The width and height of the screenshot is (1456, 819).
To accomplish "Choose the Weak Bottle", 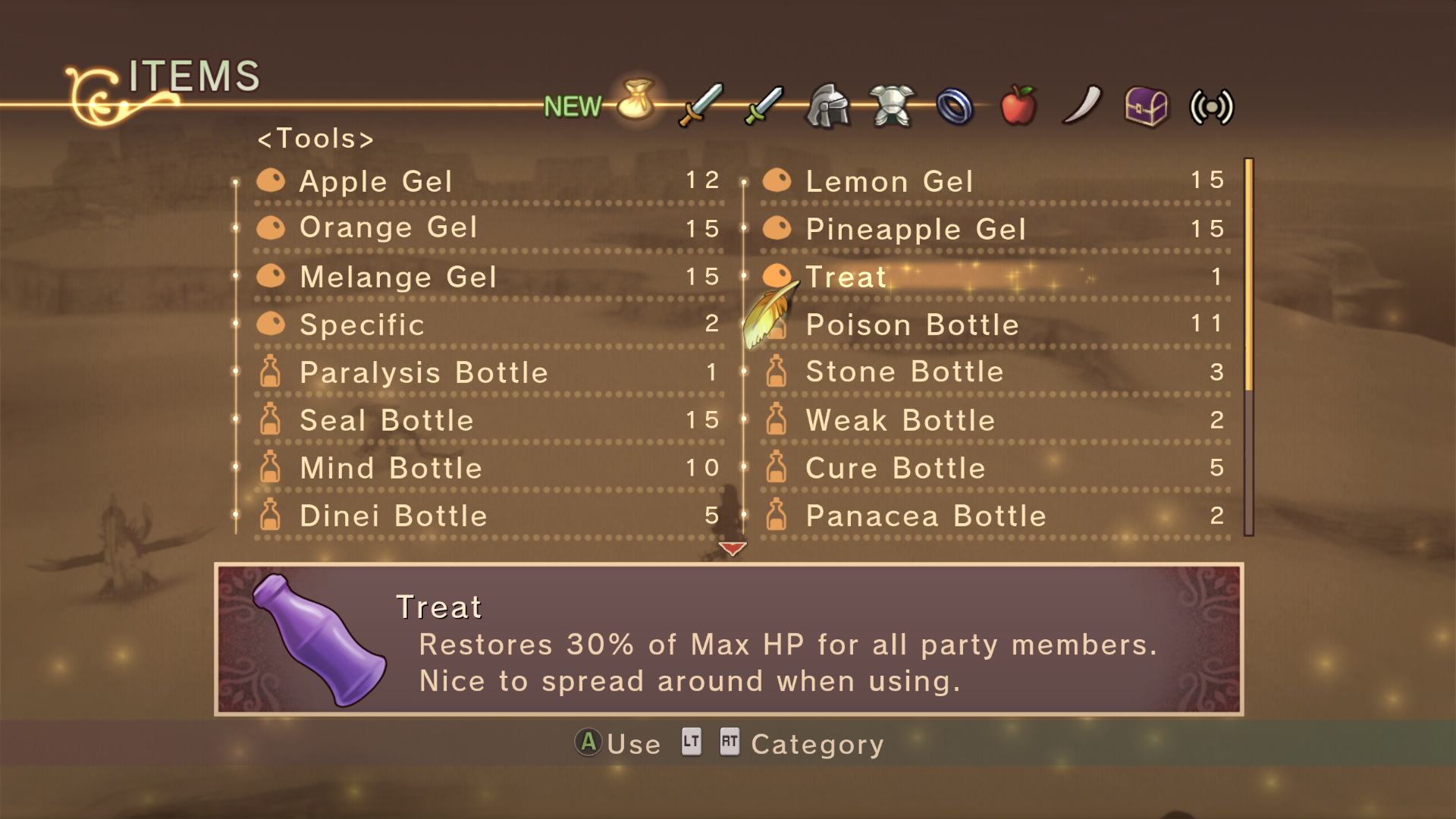I will pos(900,420).
